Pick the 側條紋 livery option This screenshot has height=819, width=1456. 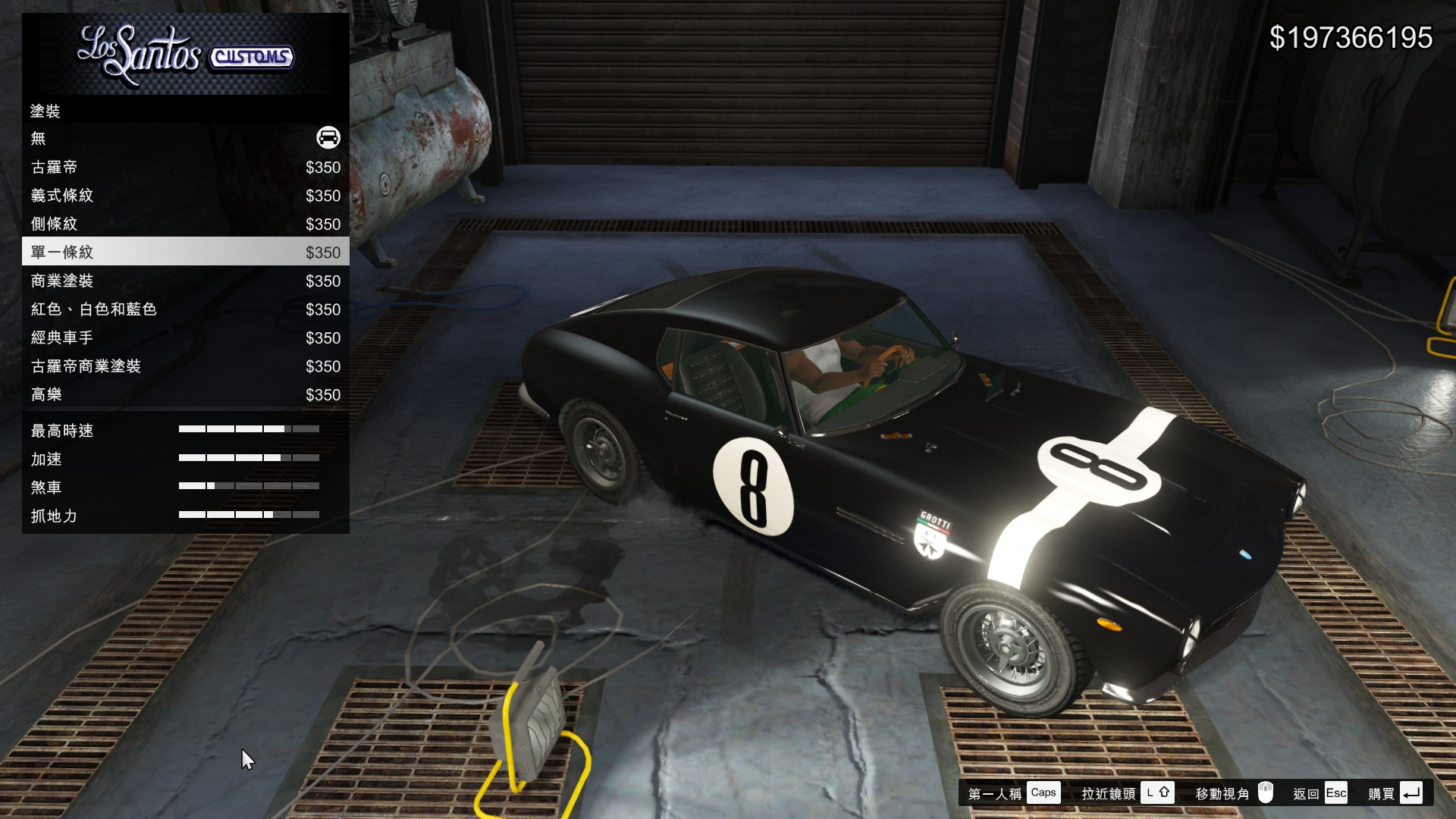(x=185, y=224)
